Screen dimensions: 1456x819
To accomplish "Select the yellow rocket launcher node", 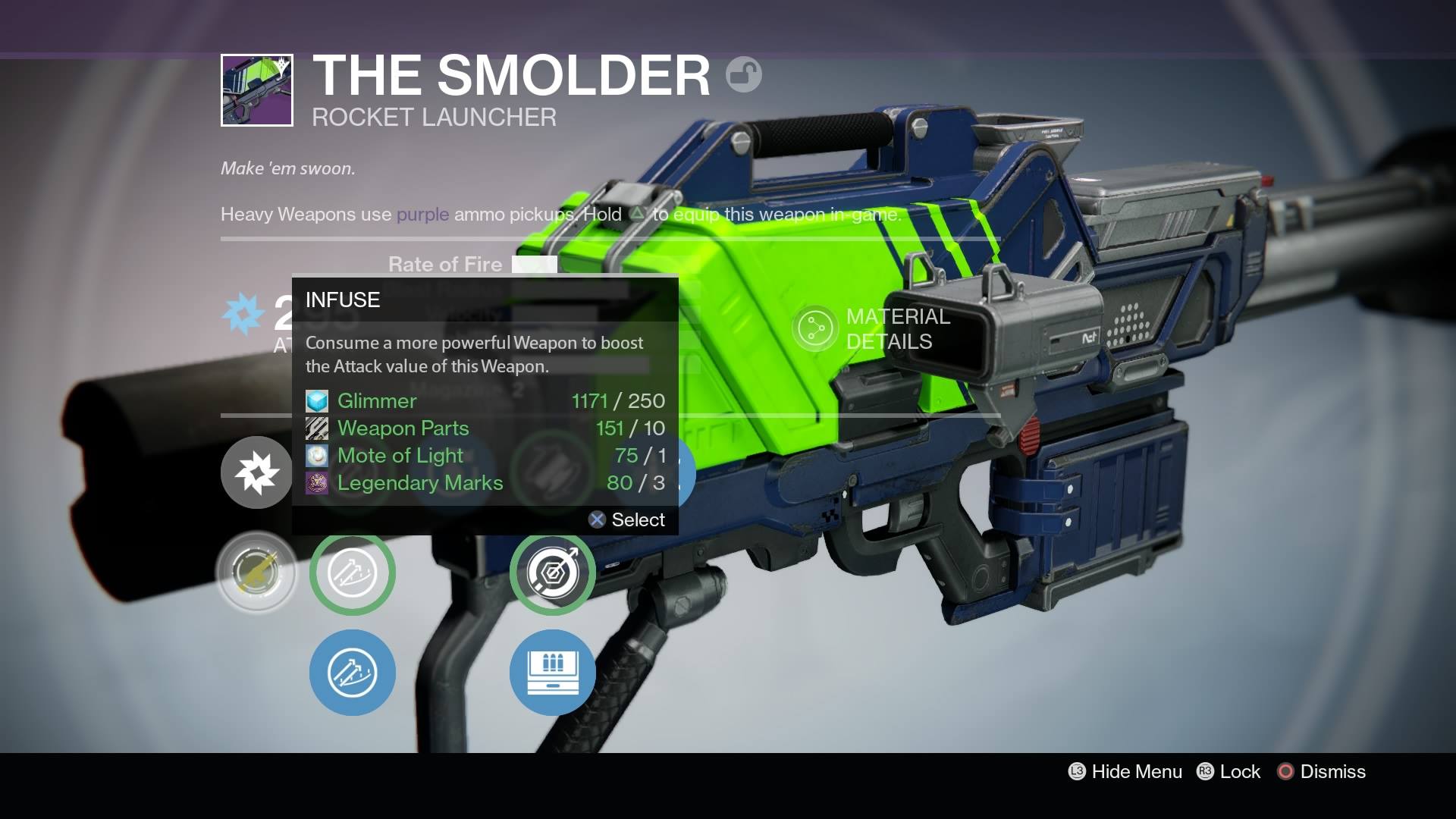I will tap(256, 573).
